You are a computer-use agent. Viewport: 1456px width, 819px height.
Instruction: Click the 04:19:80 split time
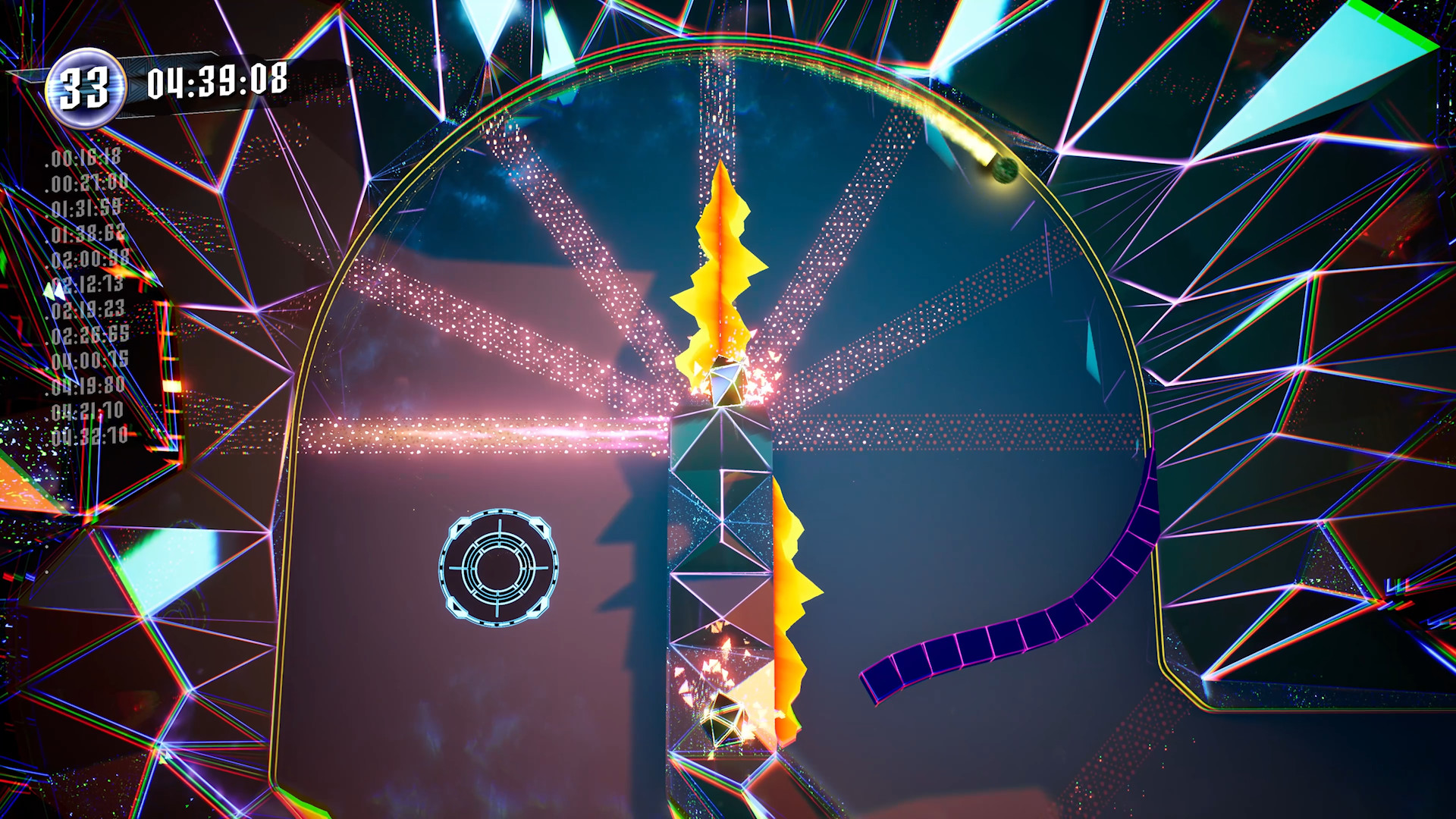87,385
